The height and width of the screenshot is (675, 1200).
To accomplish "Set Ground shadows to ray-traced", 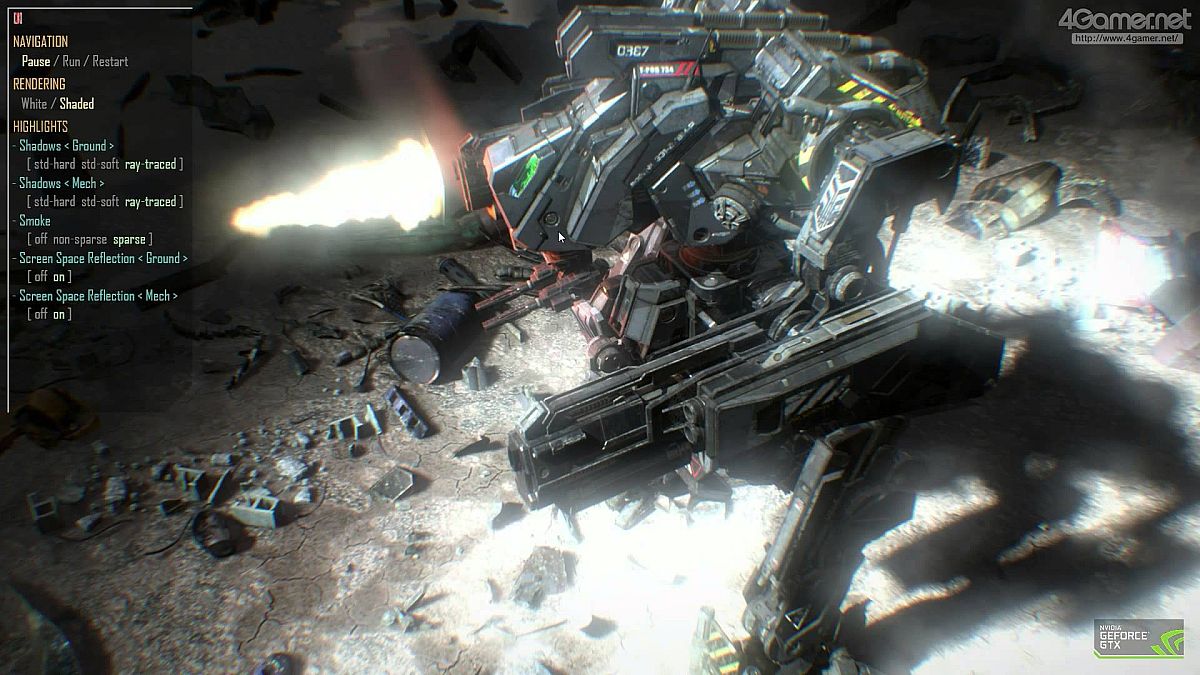I will pos(150,164).
